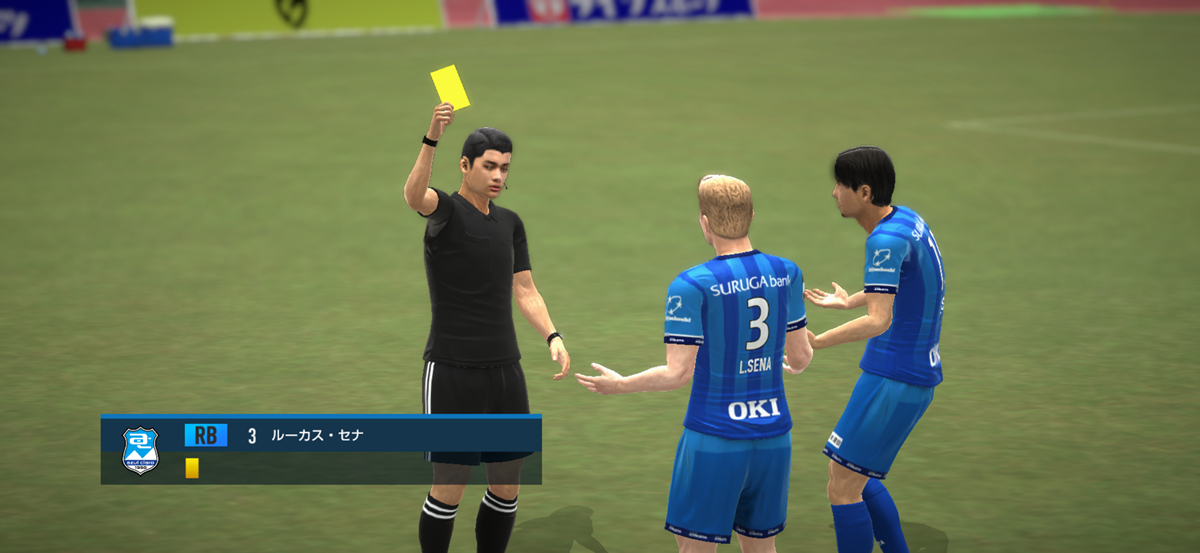
Task: Select the RB position badge
Action: pyautogui.click(x=206, y=435)
